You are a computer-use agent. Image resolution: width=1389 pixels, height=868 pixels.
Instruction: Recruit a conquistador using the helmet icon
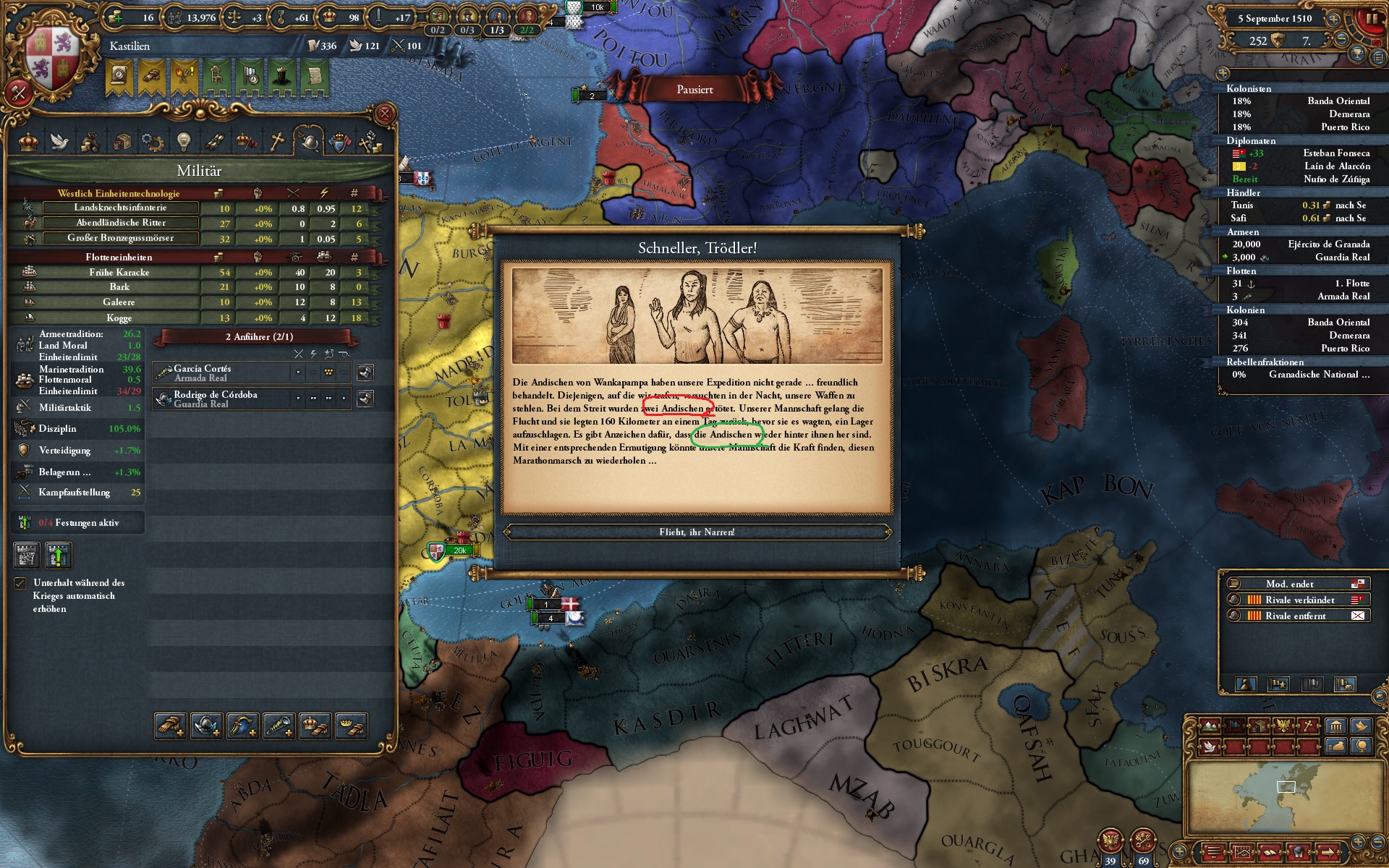point(206,726)
